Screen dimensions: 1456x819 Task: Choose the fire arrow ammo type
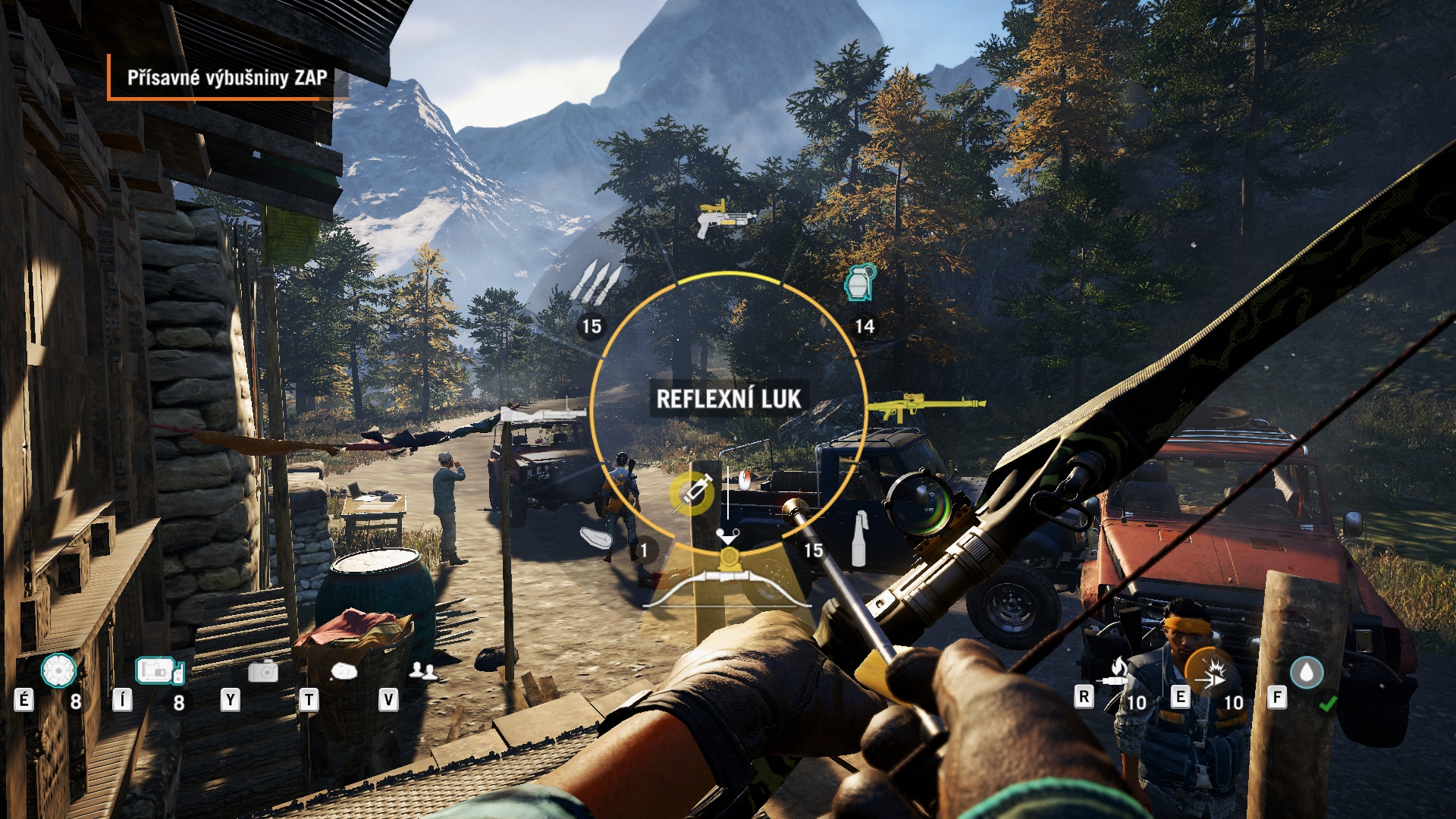[1115, 673]
